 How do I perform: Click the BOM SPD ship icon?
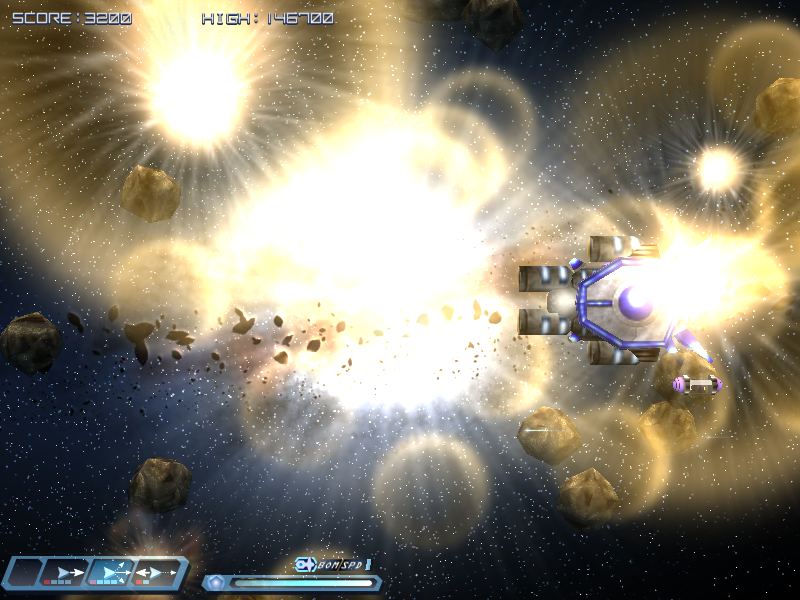(x=305, y=565)
